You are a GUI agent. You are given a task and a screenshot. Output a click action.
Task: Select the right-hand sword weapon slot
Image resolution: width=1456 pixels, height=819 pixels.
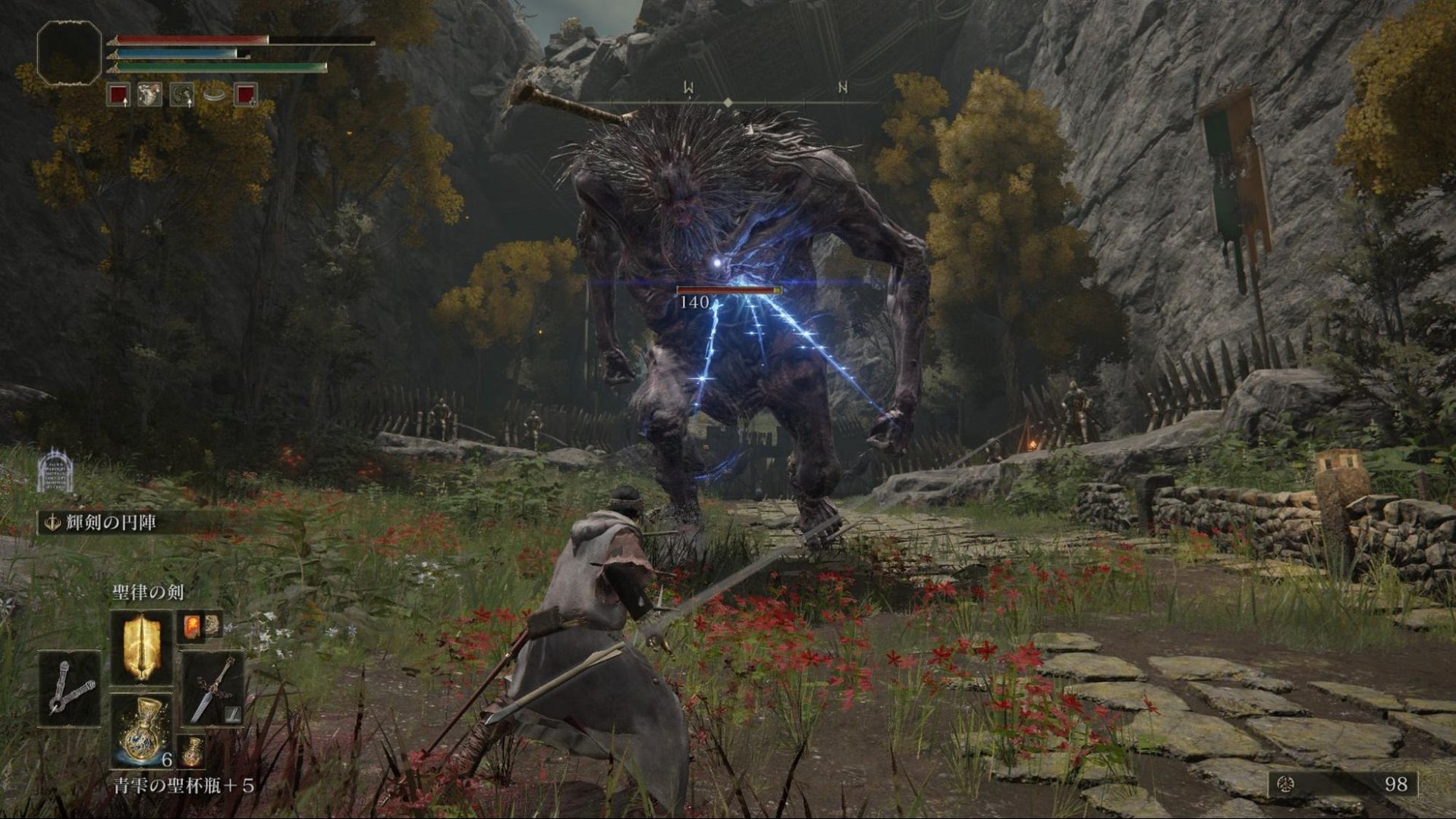pos(212,688)
